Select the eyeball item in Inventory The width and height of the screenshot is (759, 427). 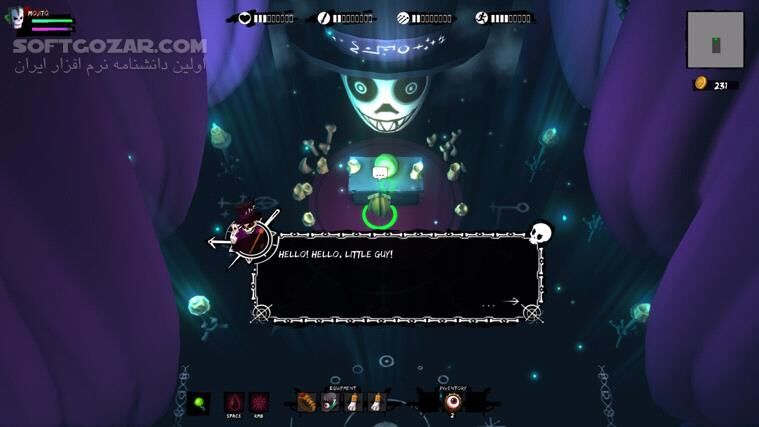pyautogui.click(x=453, y=401)
